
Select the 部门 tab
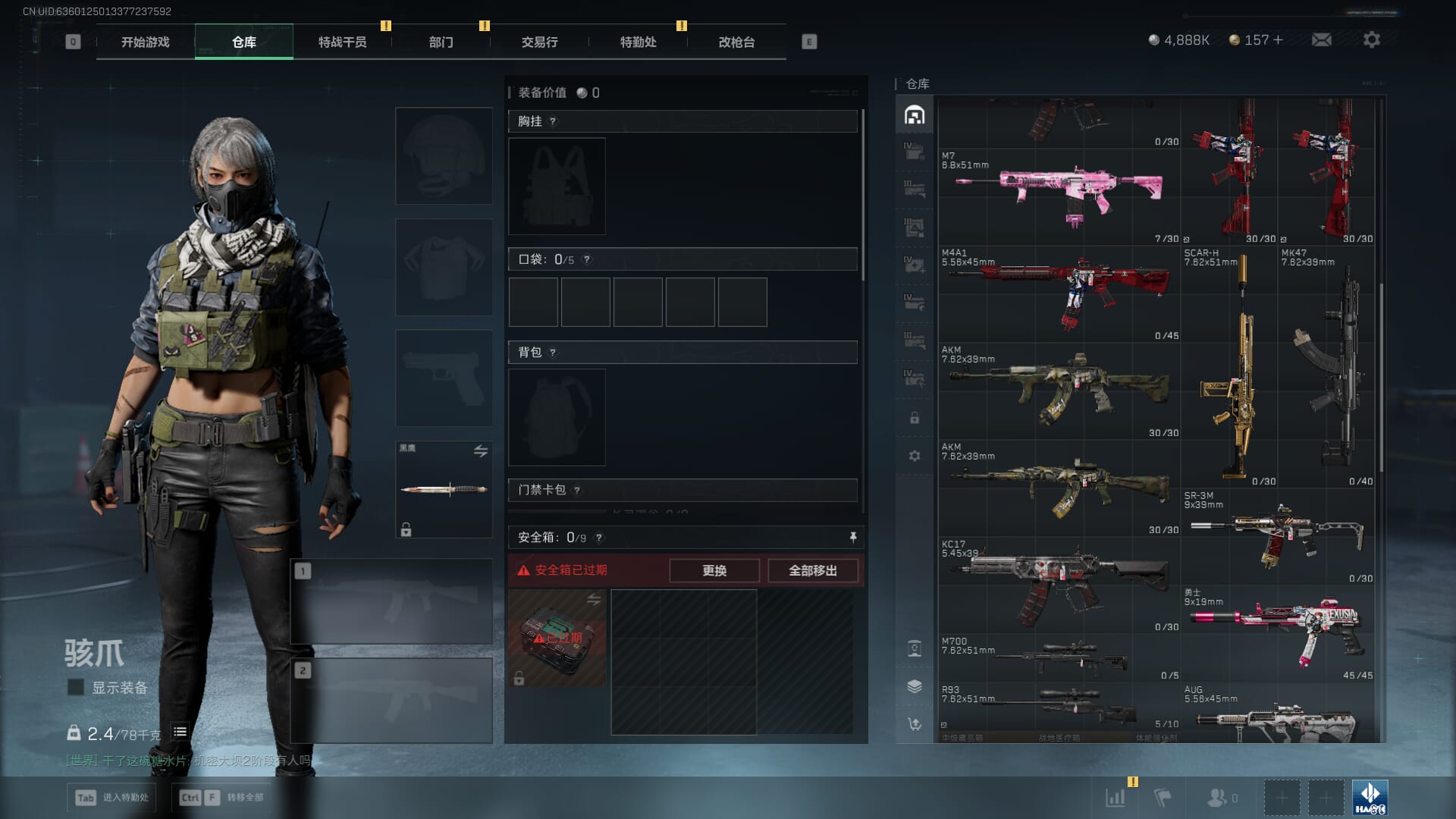[441, 42]
